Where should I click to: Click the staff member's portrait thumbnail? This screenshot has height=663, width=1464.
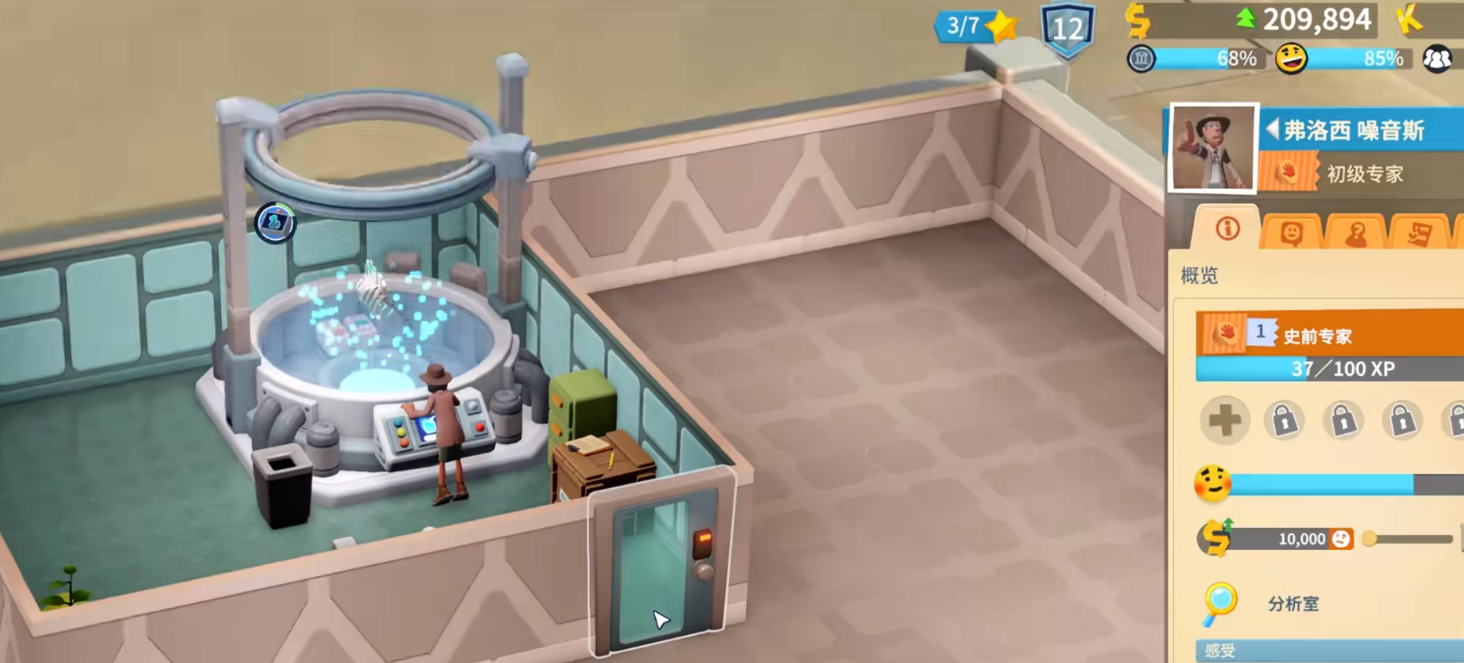coord(1213,148)
